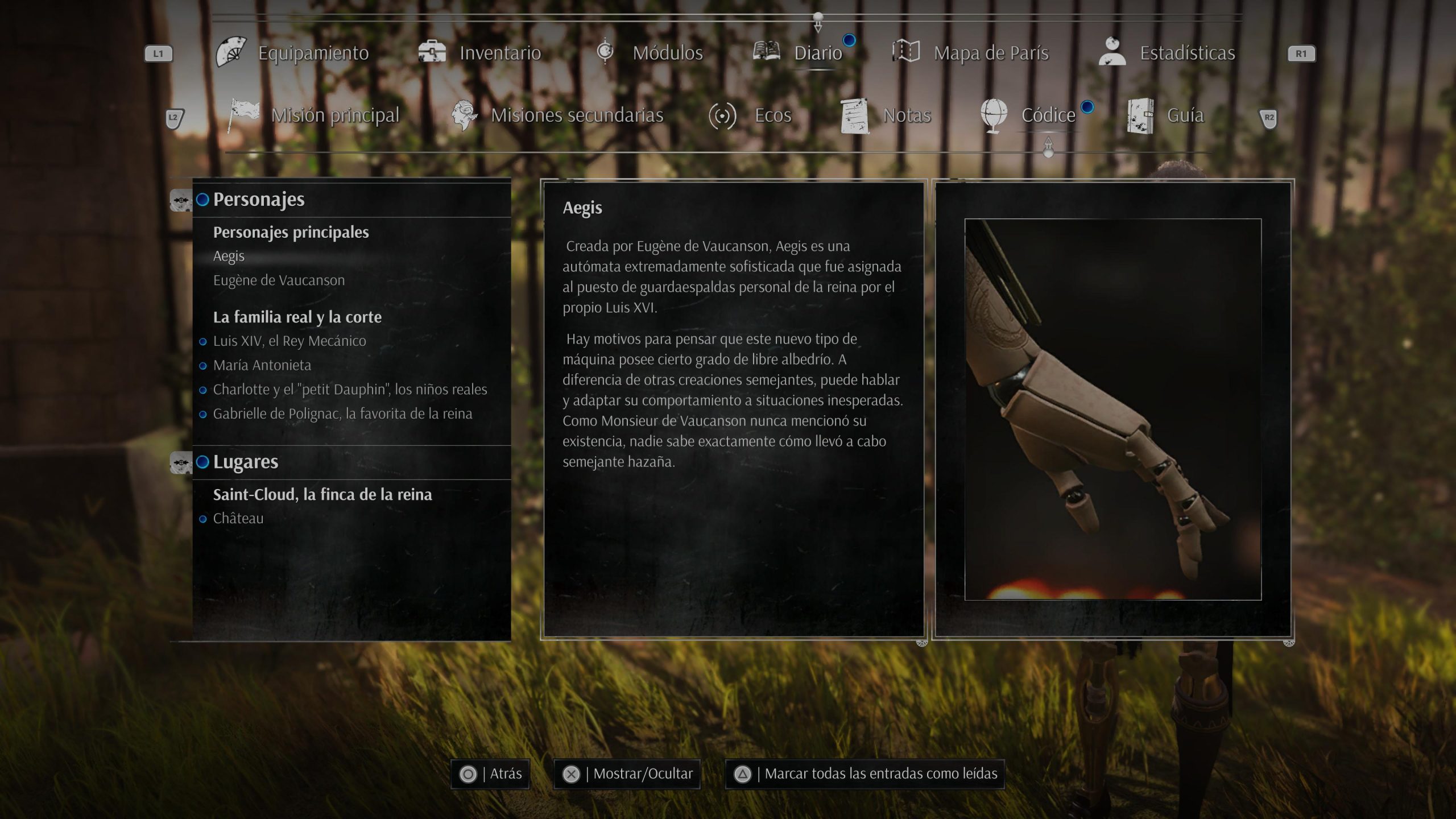Choose the Gabrielle de Polignac entry
This screenshot has width=1456, height=819.
[342, 414]
